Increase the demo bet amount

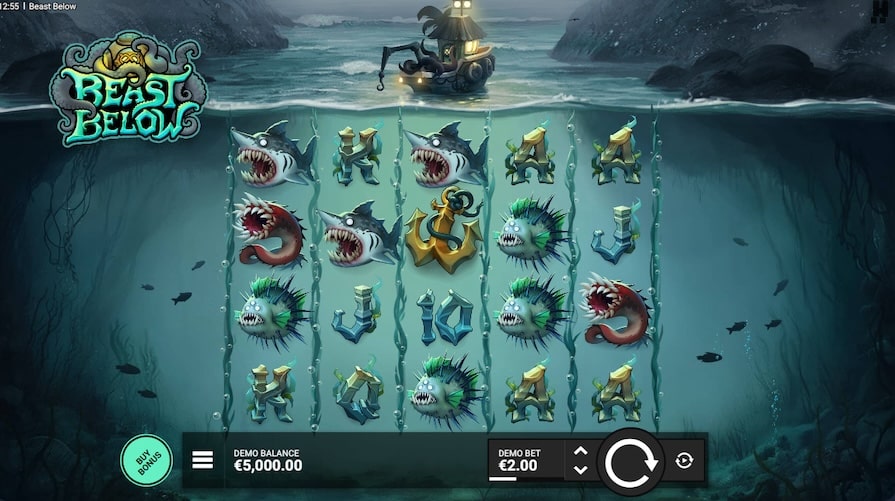coord(580,451)
